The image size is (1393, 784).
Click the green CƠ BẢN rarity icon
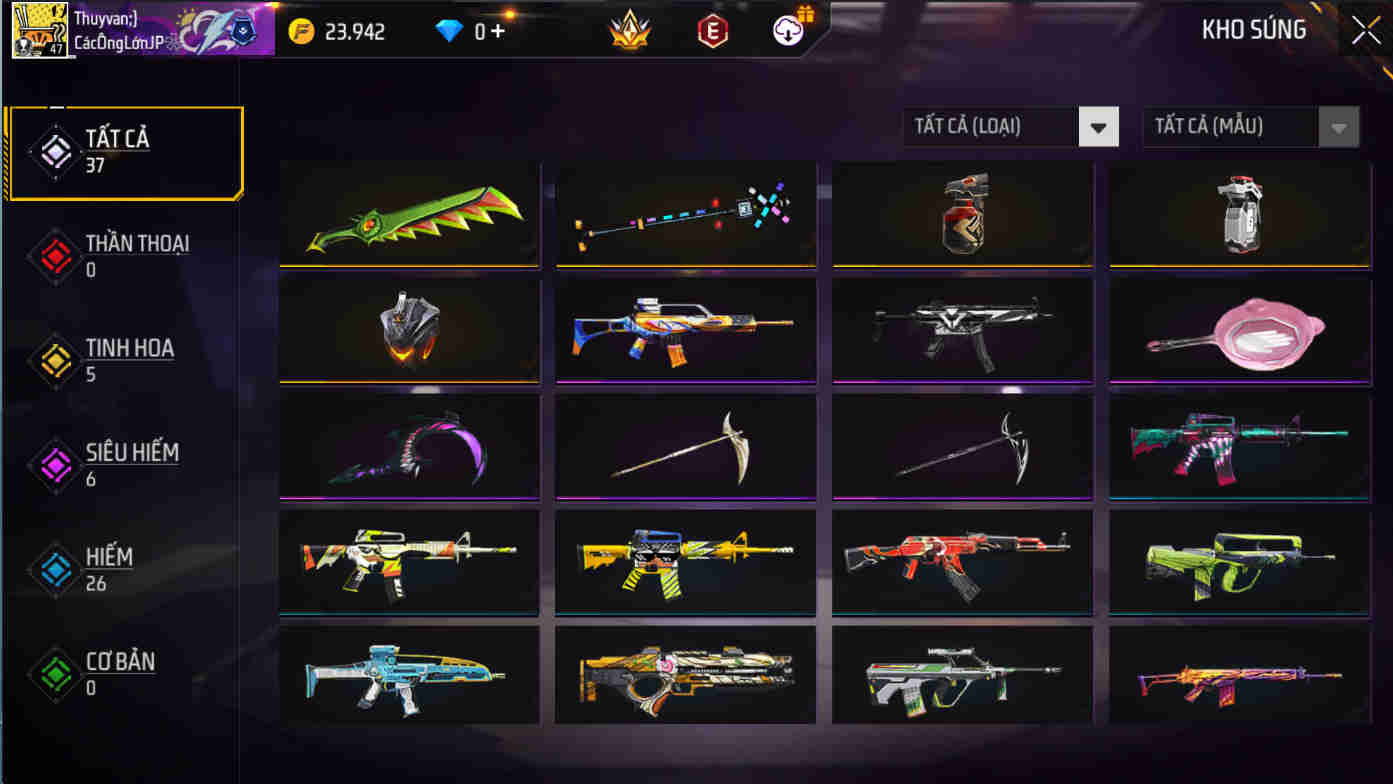(55, 674)
